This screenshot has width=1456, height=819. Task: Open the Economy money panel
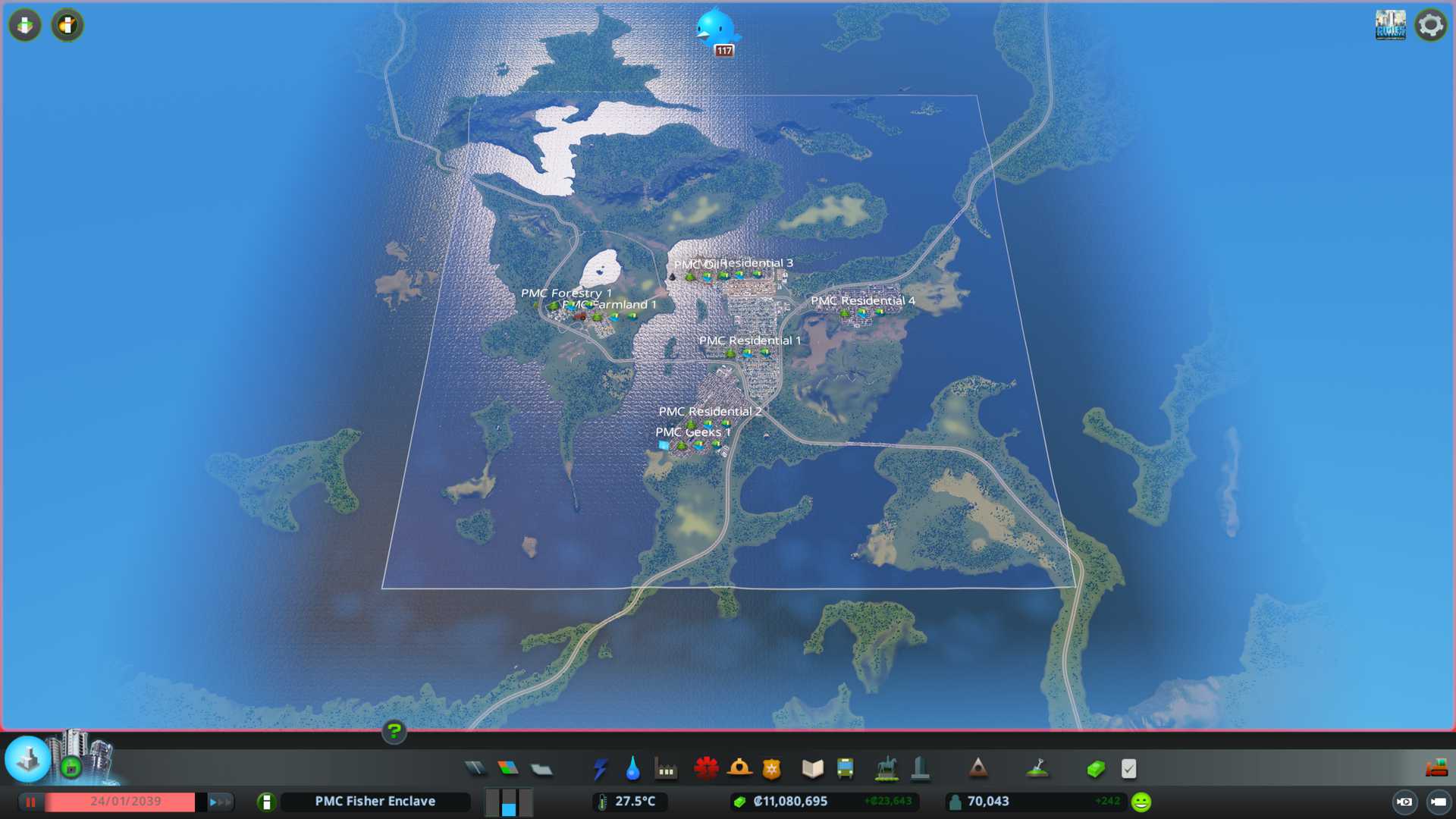tap(1096, 769)
